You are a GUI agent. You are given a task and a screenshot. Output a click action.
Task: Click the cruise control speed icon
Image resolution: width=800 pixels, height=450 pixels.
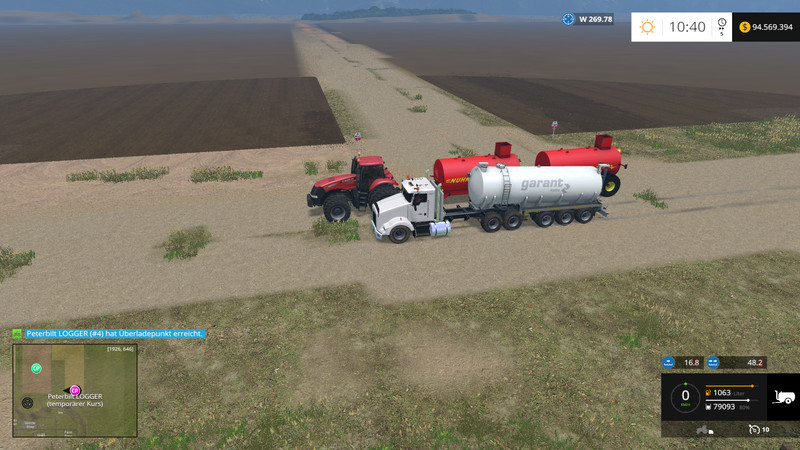point(753,429)
